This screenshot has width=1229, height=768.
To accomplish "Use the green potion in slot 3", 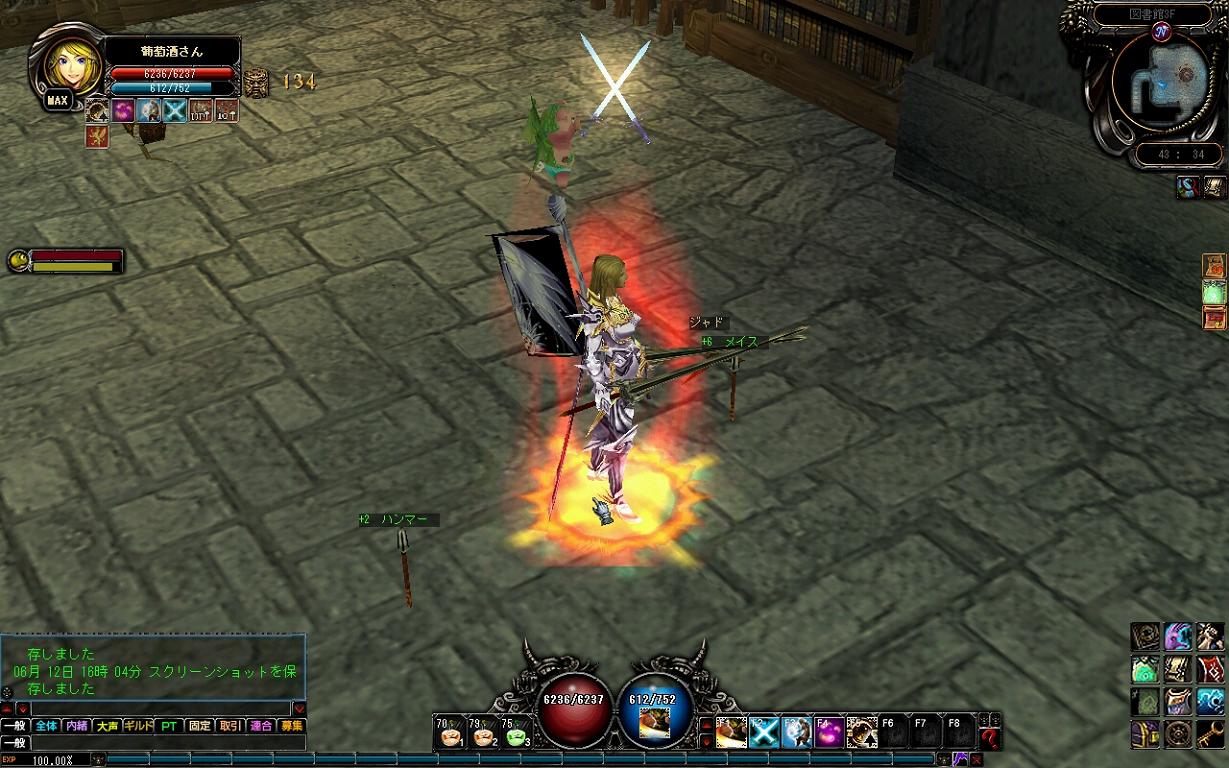I will pyautogui.click(x=516, y=735).
